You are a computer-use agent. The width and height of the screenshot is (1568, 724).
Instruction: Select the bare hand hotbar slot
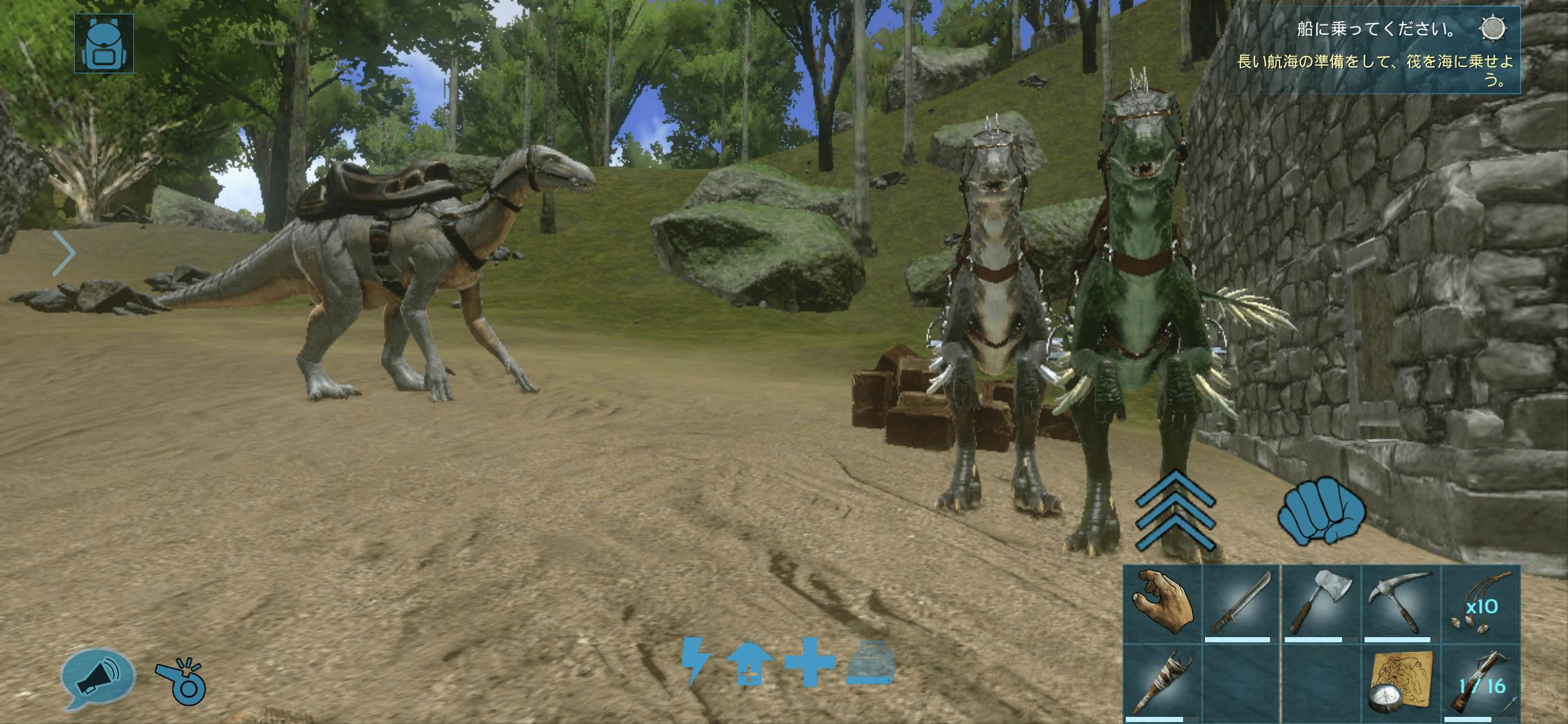point(1162,604)
